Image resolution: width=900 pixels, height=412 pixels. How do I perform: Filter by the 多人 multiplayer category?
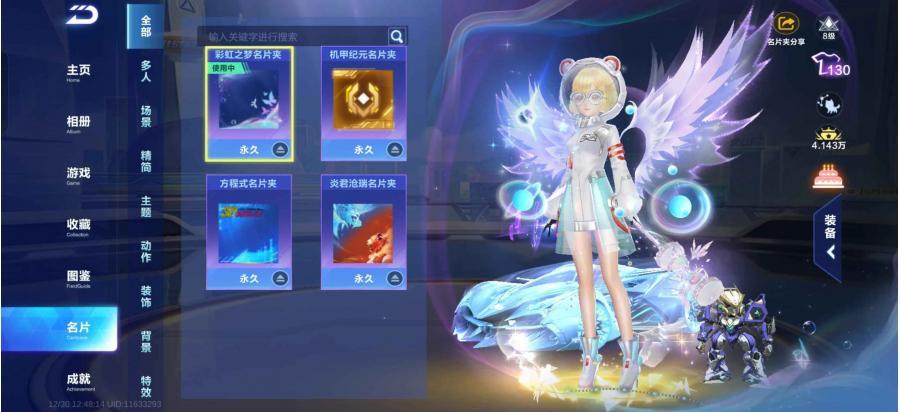pyautogui.click(x=146, y=71)
